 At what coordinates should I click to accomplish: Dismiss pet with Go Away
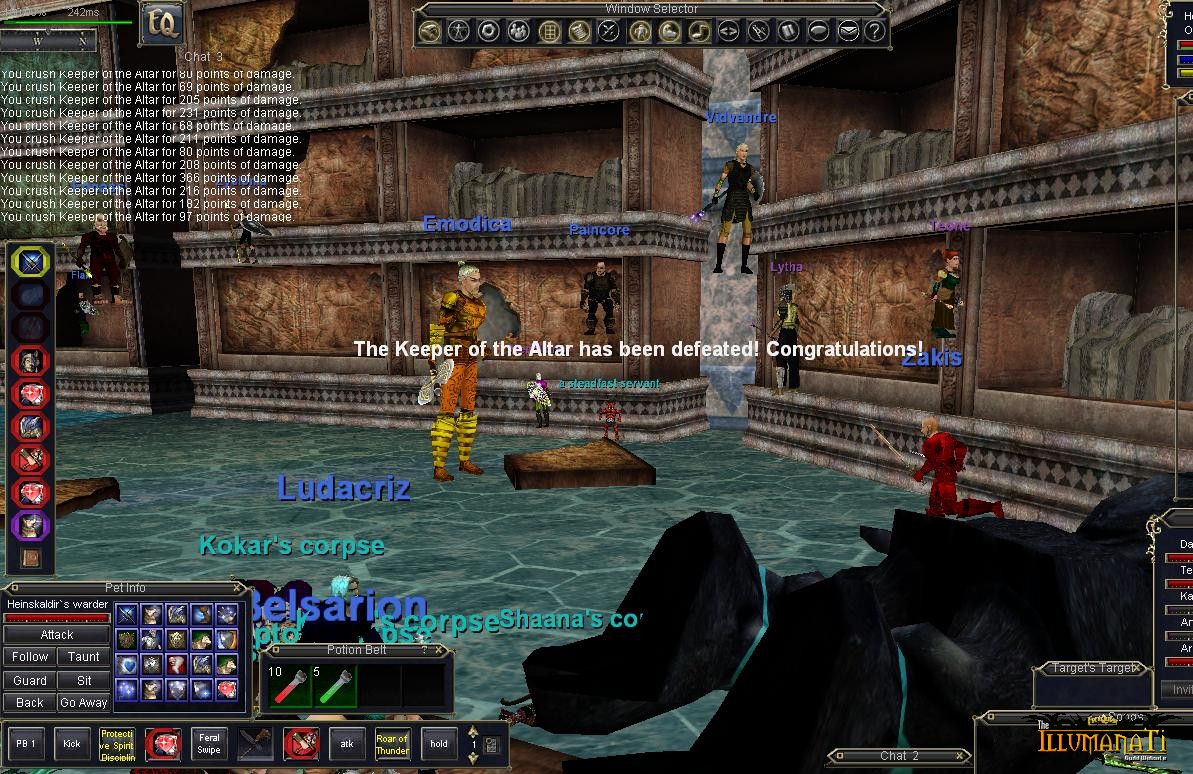pos(84,703)
